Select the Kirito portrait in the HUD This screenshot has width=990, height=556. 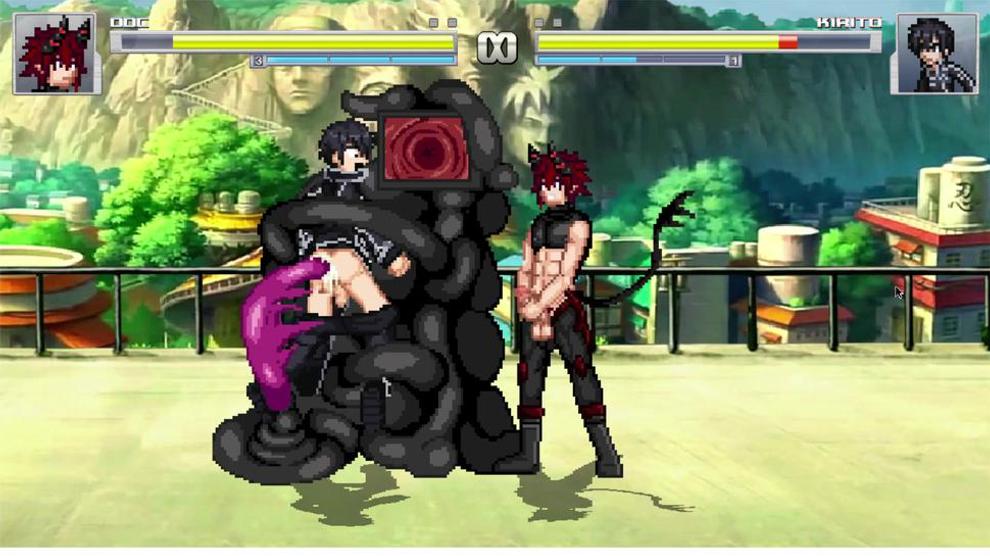point(936,54)
